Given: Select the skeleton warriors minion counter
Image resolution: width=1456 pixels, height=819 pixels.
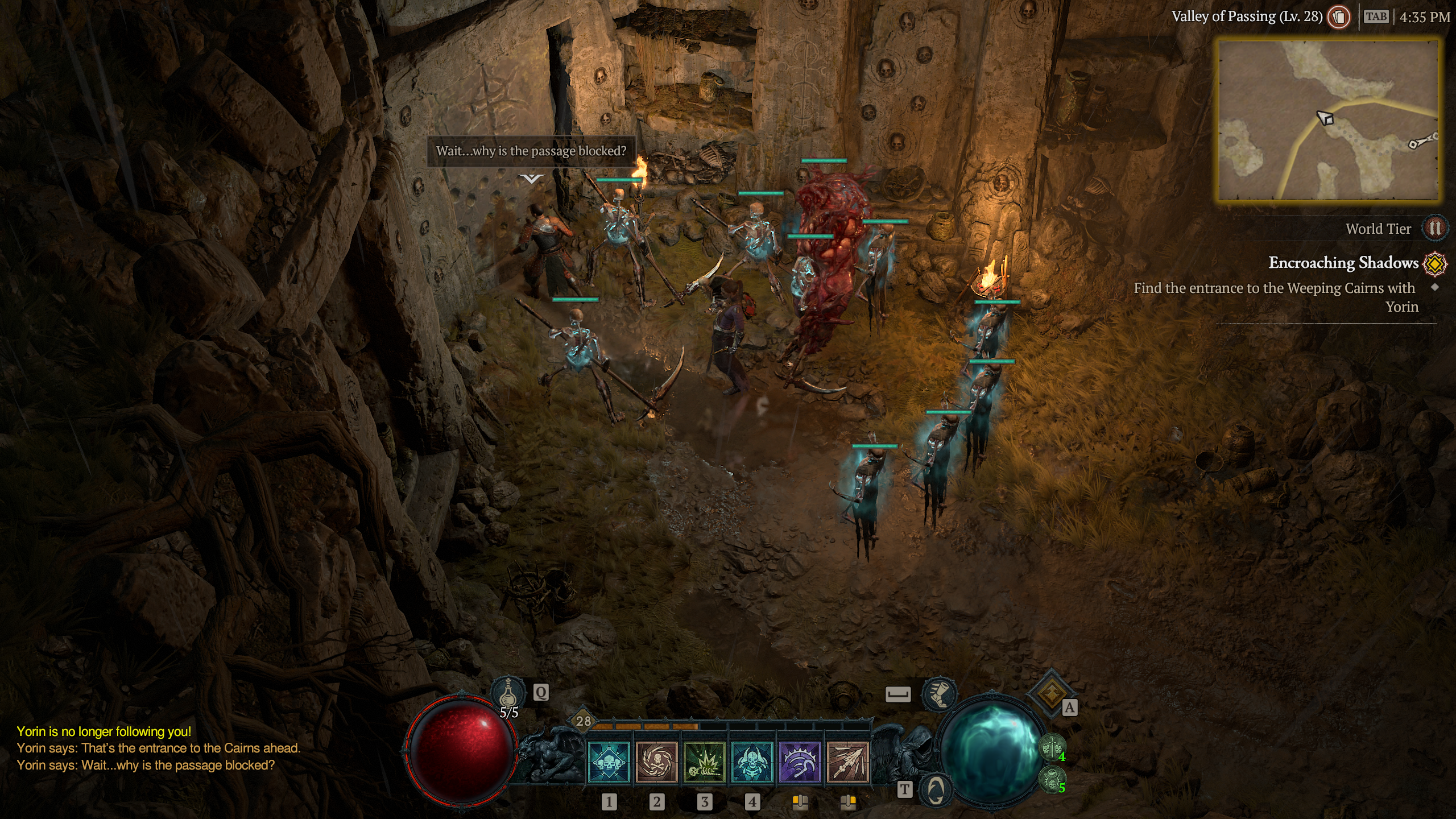Looking at the screenshot, I should point(1052,748).
